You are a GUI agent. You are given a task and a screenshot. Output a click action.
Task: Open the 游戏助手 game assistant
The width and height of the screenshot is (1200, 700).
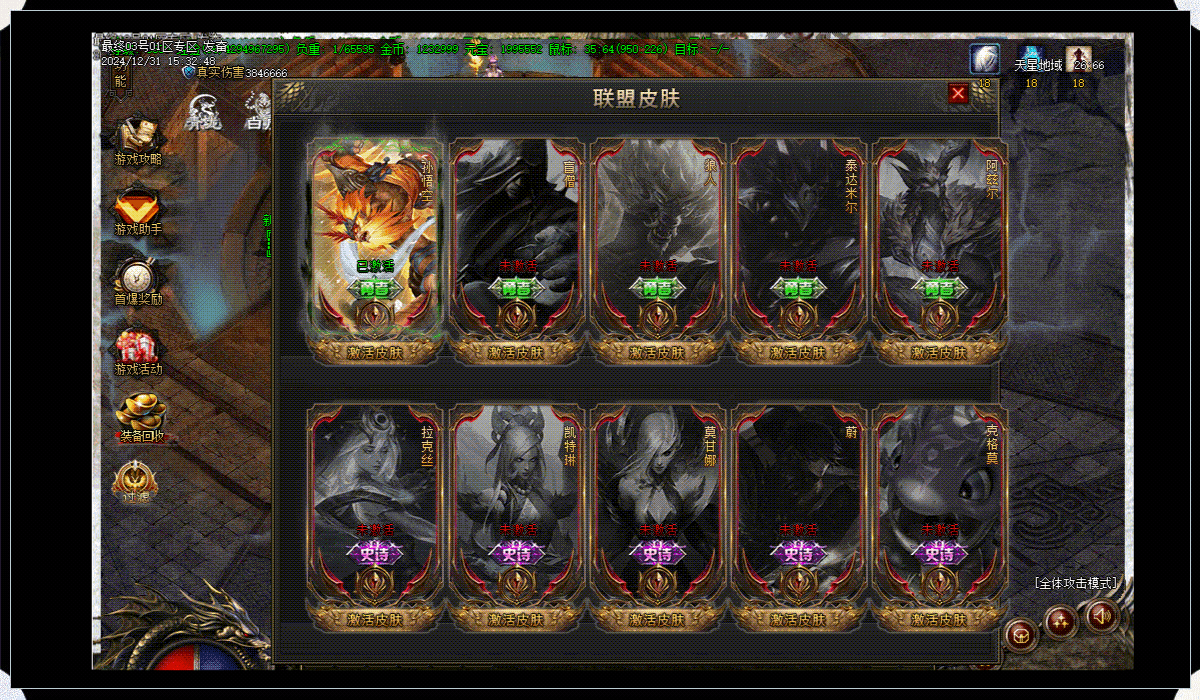pos(138,211)
